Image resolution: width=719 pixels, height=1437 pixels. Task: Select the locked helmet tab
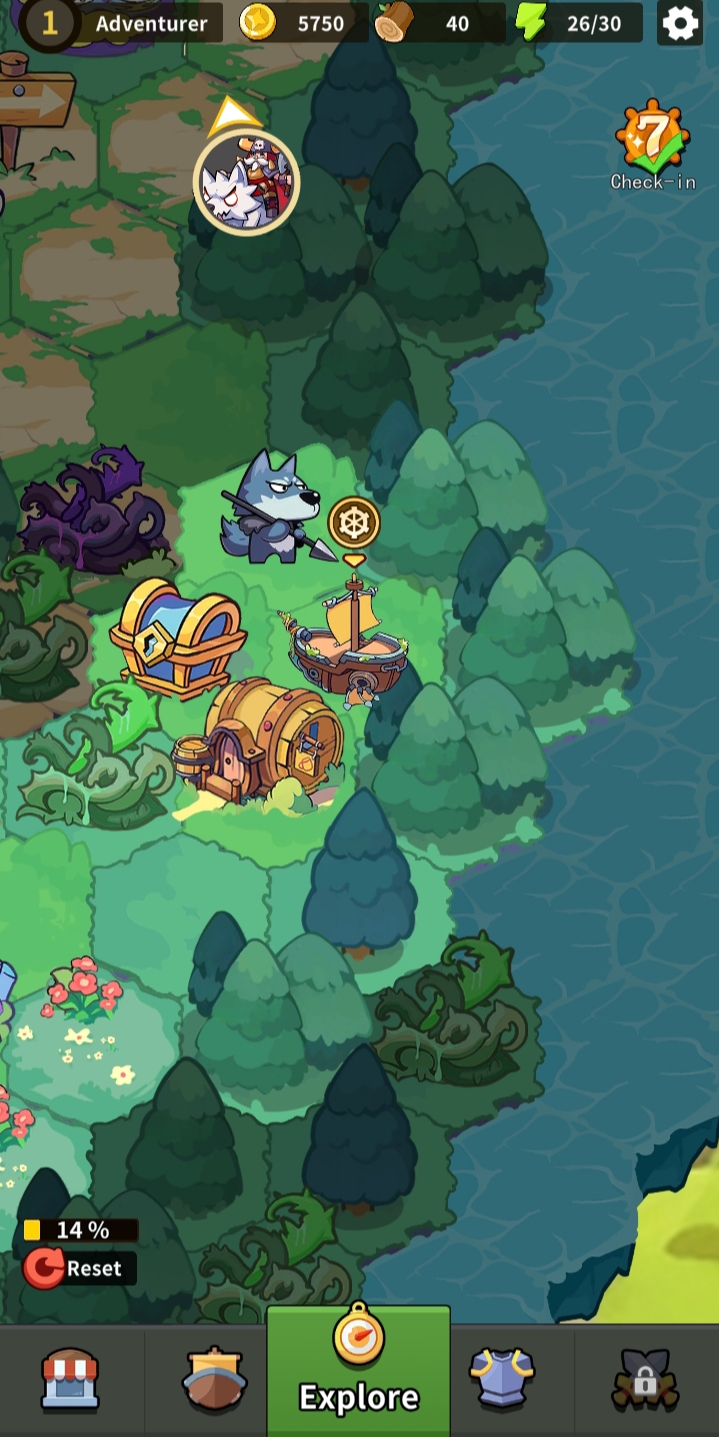pos(645,1379)
